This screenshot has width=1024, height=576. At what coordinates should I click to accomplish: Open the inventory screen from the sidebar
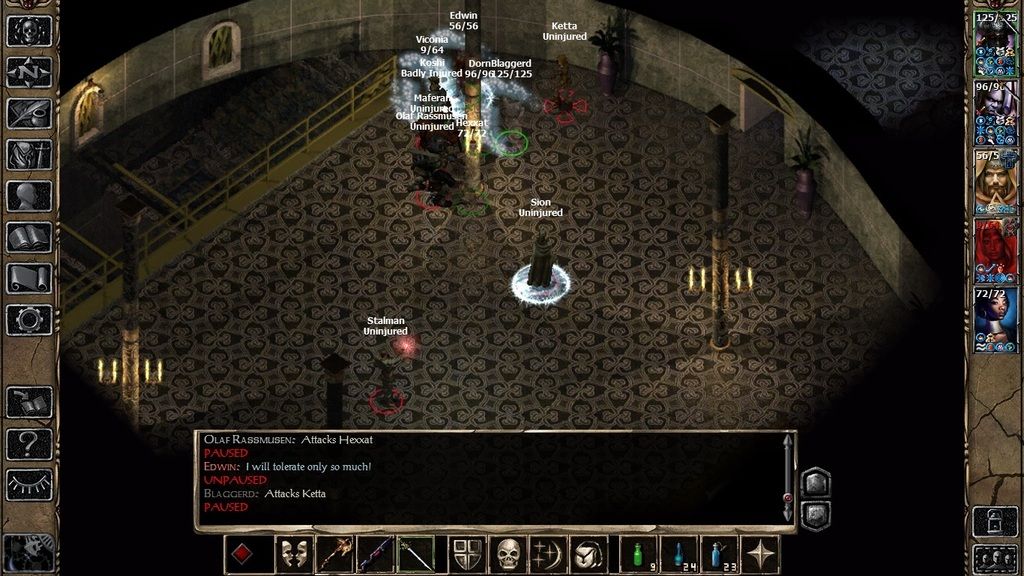click(x=29, y=155)
